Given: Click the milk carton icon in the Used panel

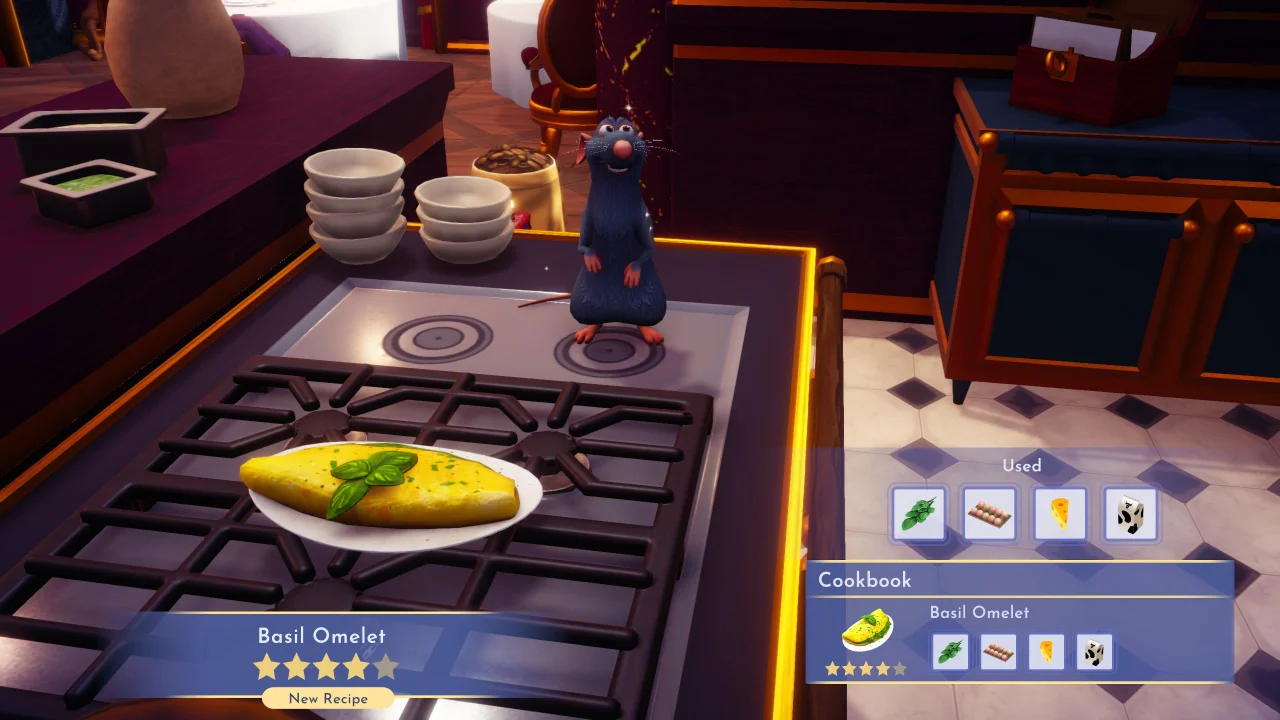Looking at the screenshot, I should (x=1131, y=514).
